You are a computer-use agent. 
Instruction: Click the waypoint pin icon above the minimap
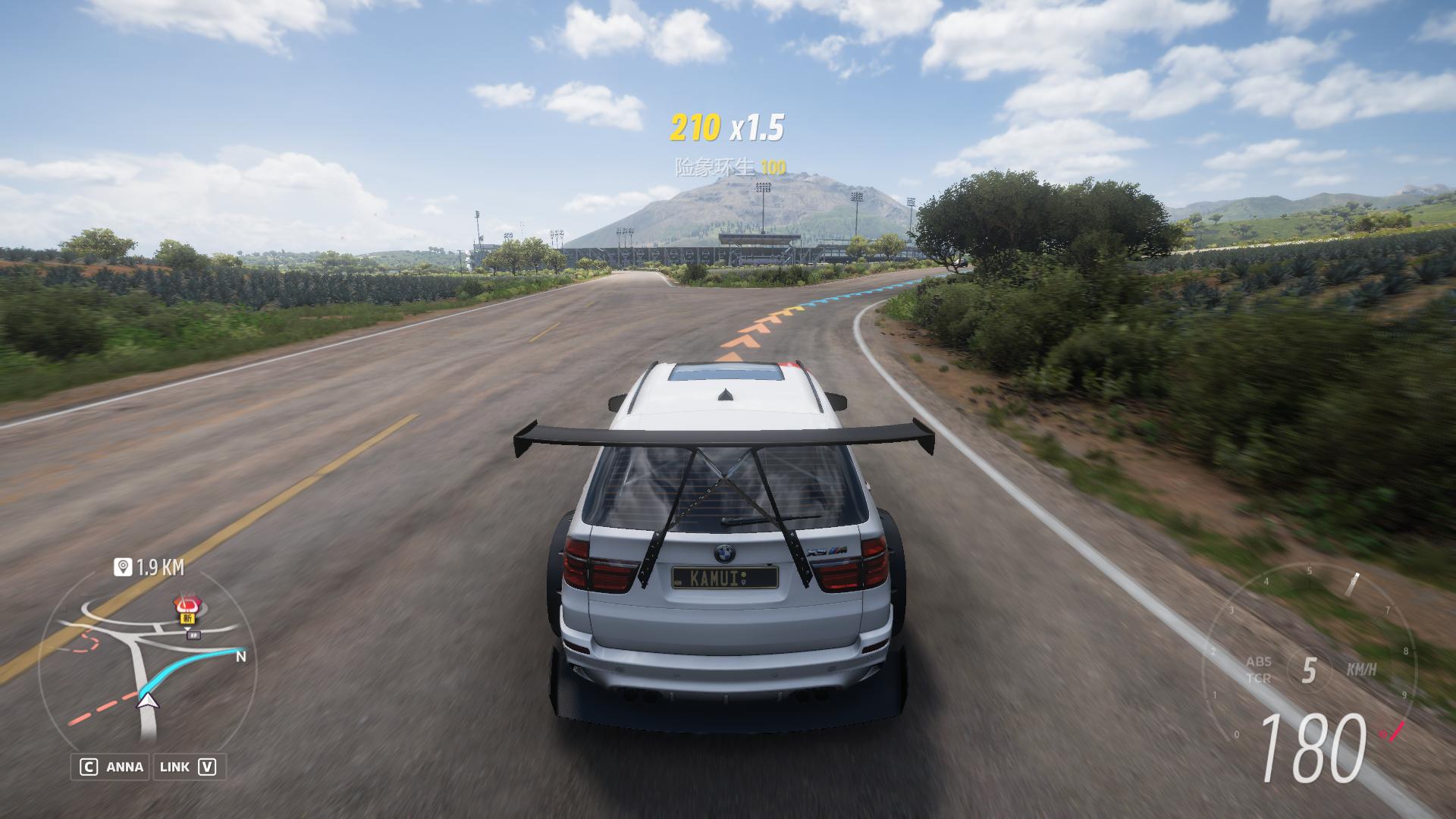tap(122, 567)
